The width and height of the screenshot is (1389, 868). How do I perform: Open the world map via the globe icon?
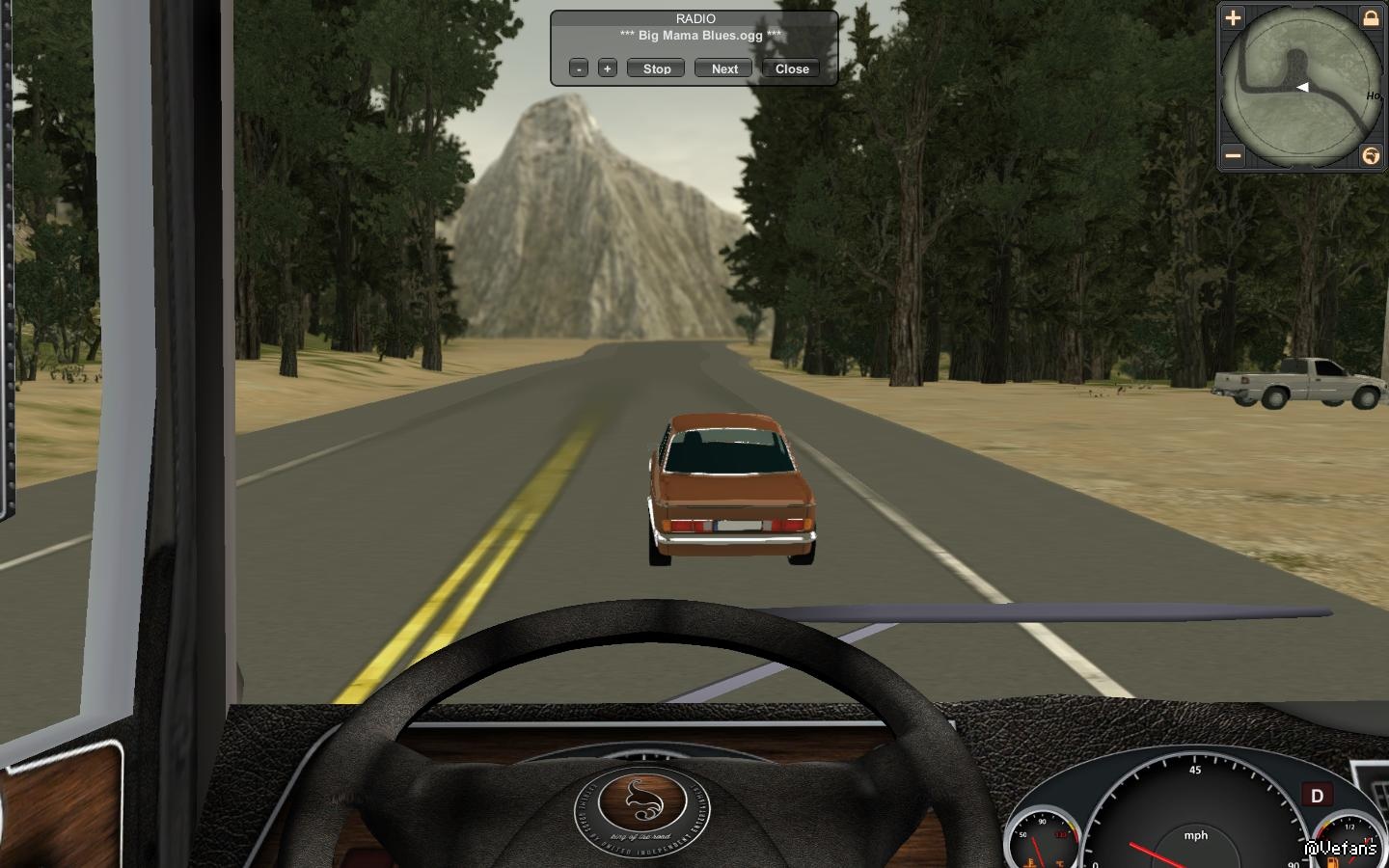coord(1370,155)
